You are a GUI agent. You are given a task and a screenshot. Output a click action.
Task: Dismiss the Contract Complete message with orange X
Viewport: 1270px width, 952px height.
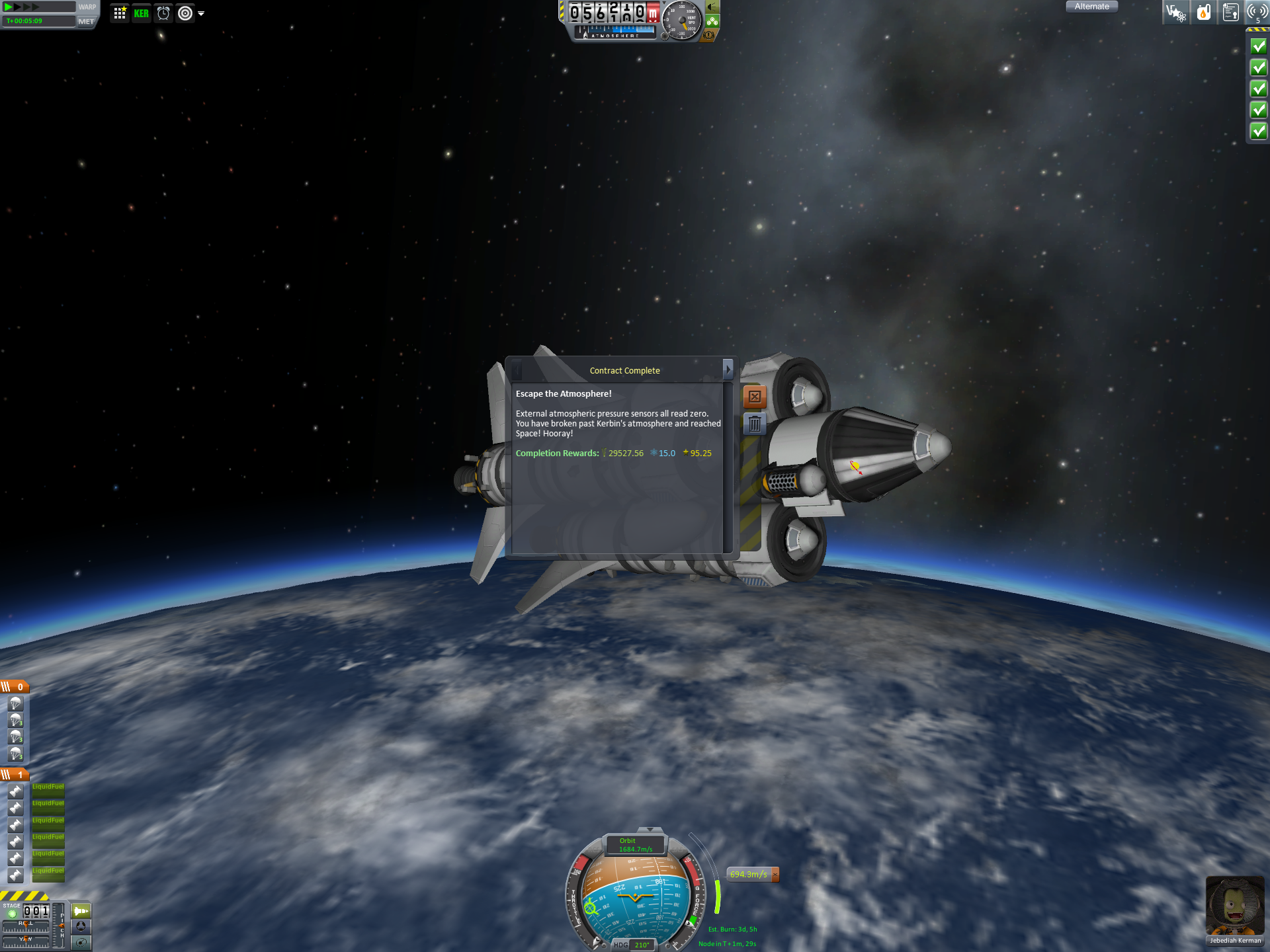(755, 397)
